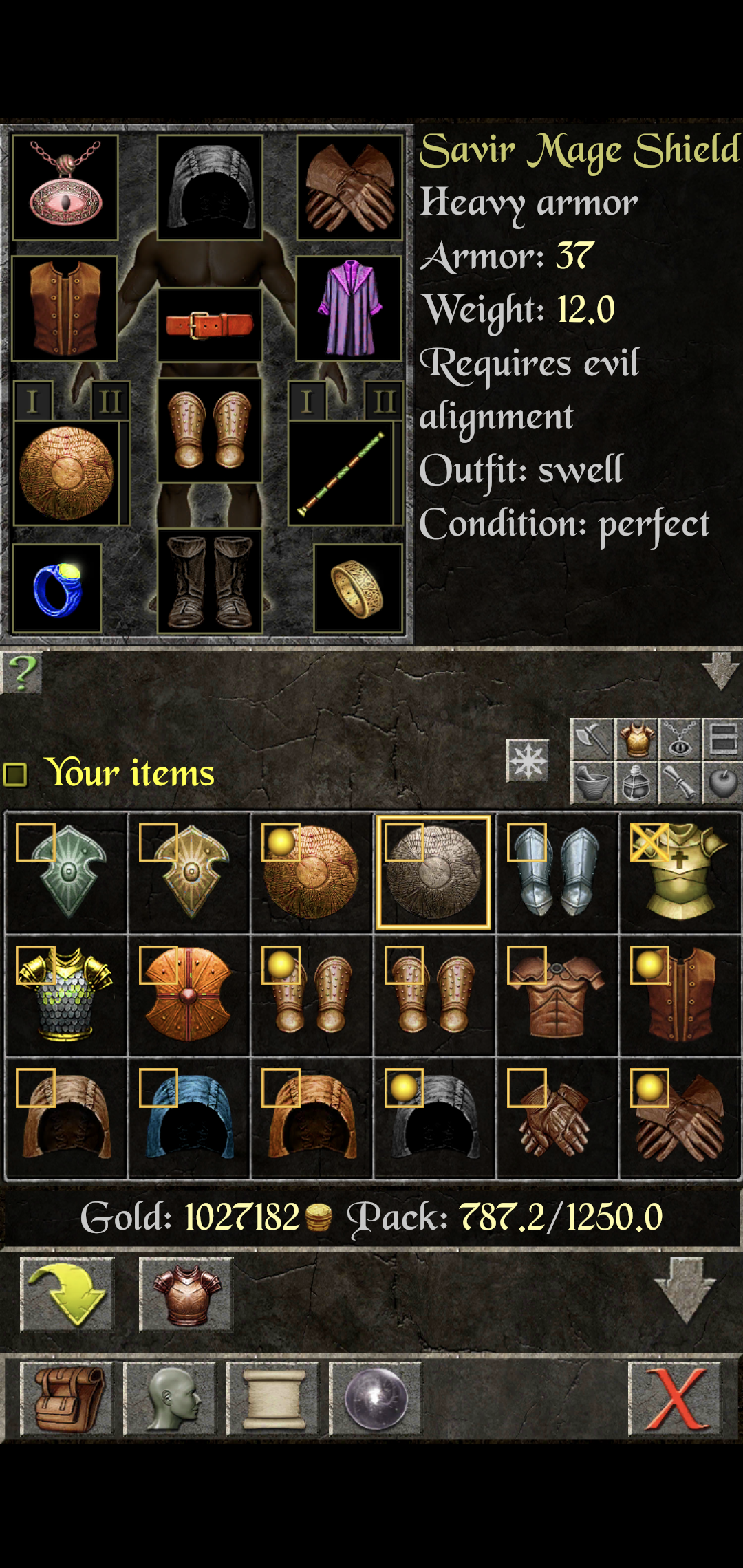Filter items by the axe weapons category

tap(592, 739)
